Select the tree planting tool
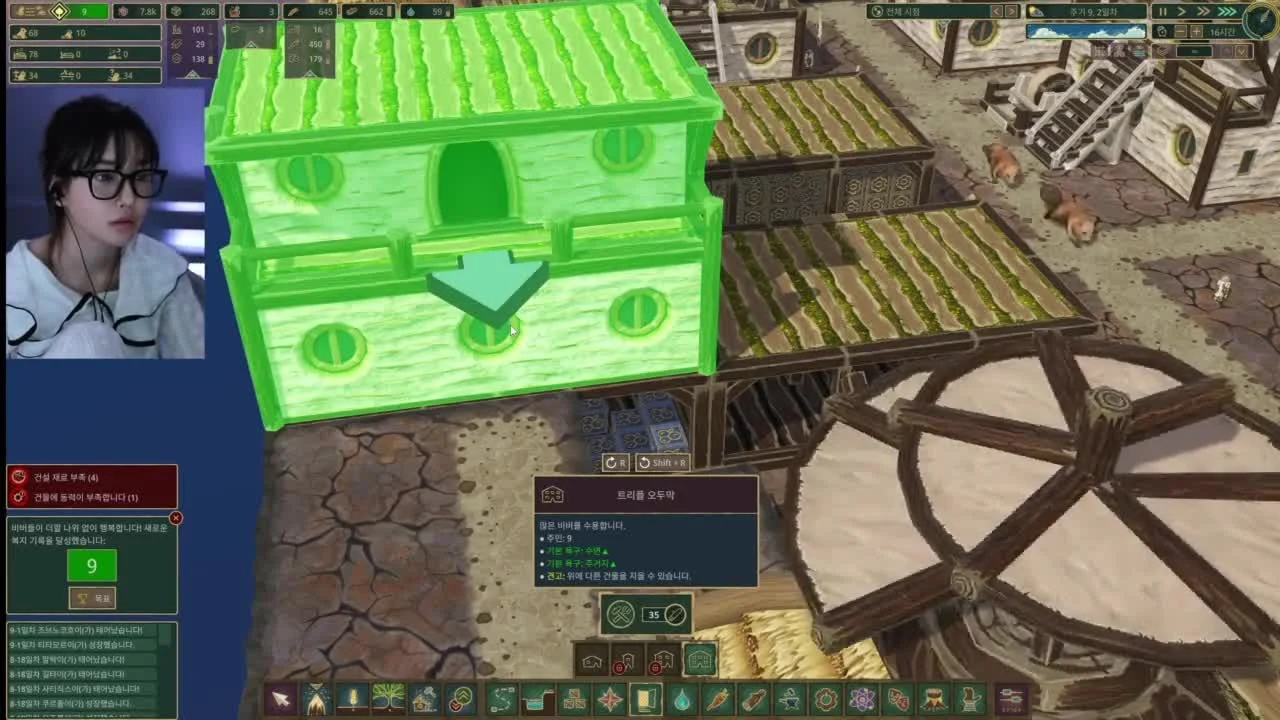1280x720 pixels. (x=388, y=699)
